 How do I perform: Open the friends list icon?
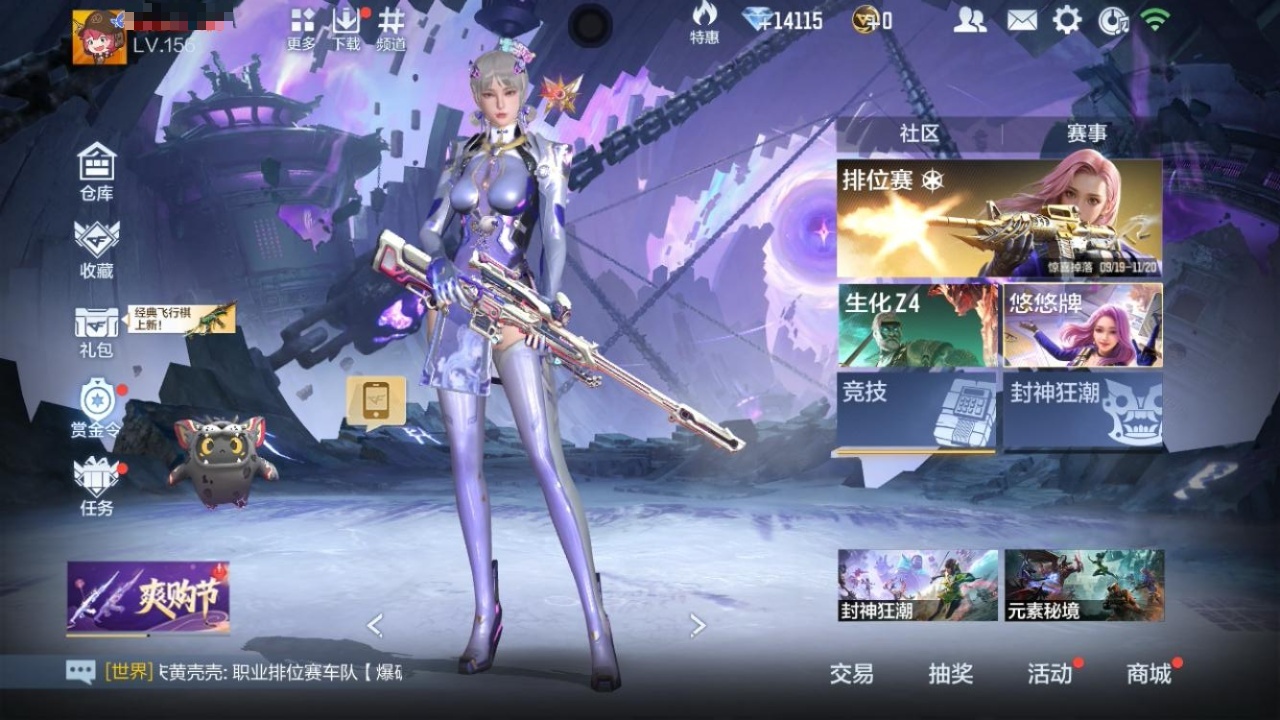pos(969,20)
